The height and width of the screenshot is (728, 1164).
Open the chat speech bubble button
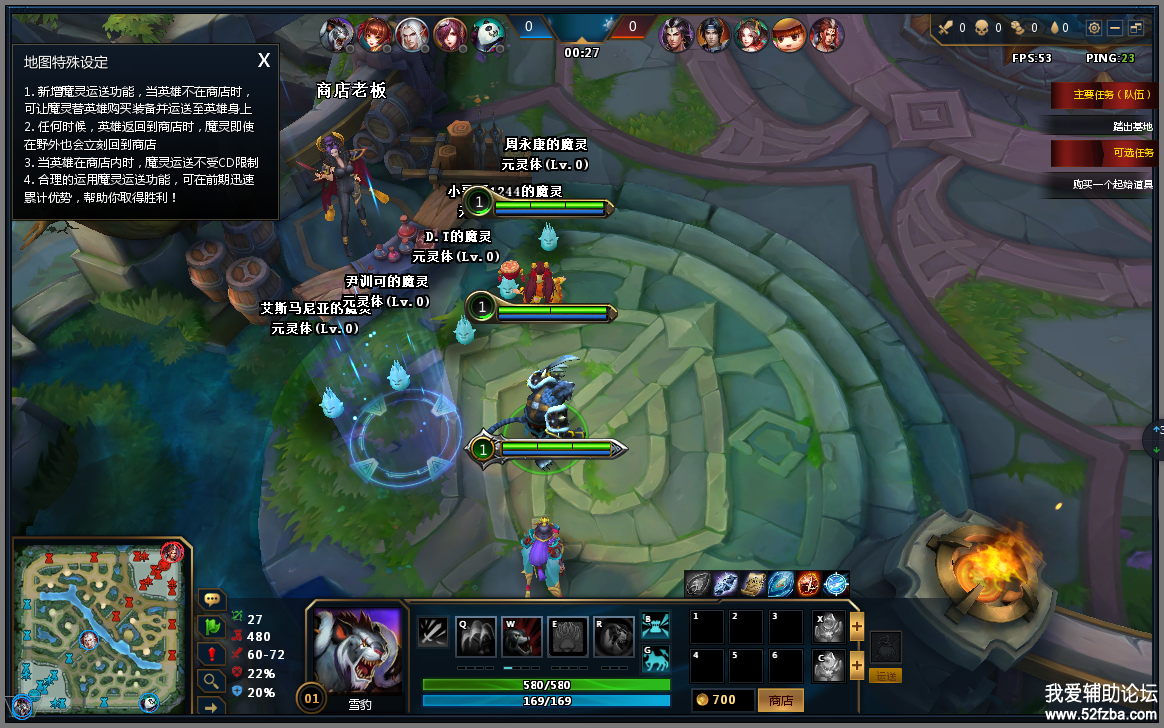(212, 599)
